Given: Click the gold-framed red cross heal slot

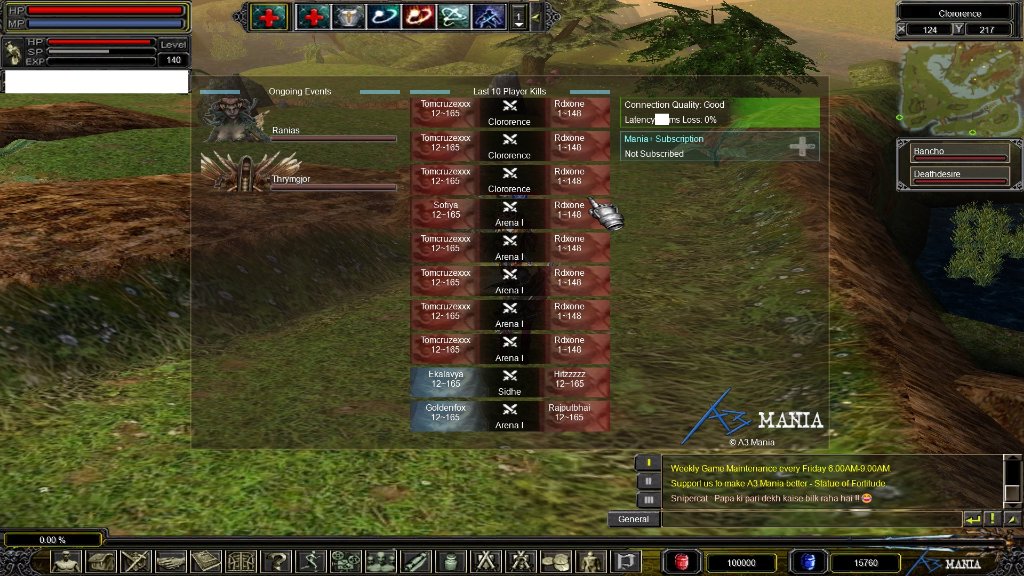Looking at the screenshot, I should coord(268,17).
